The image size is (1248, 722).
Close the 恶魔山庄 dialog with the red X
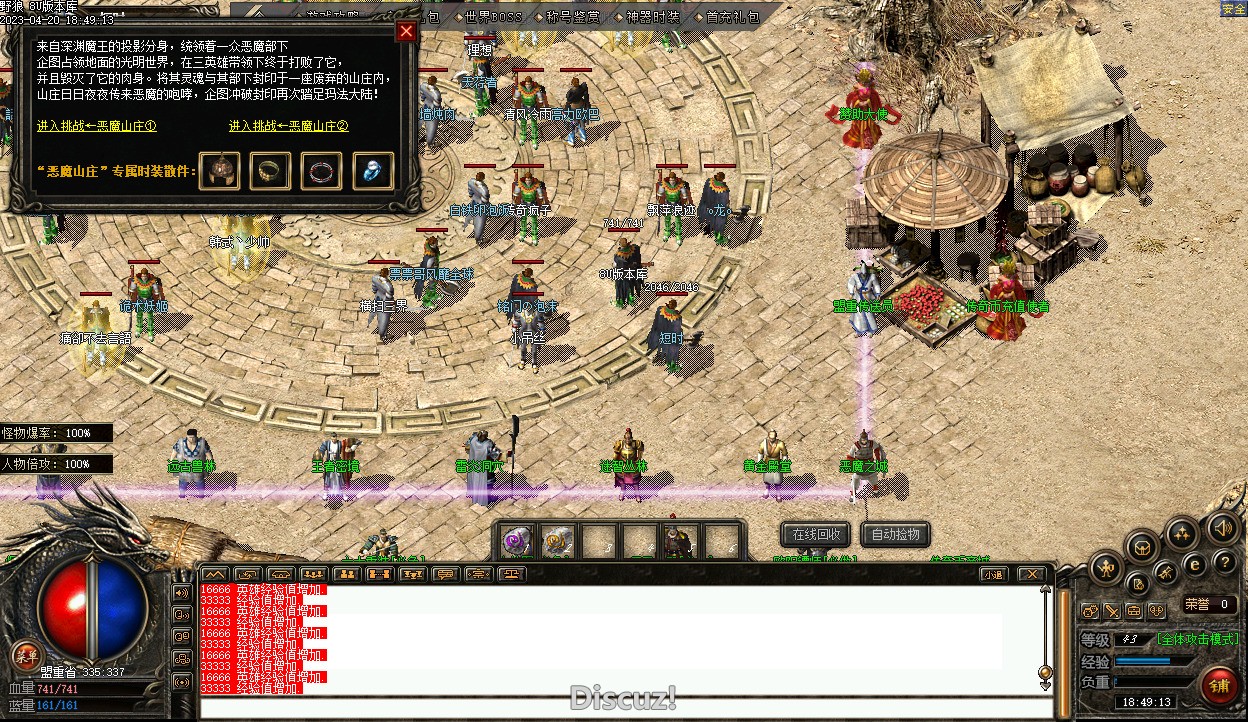pyautogui.click(x=406, y=31)
